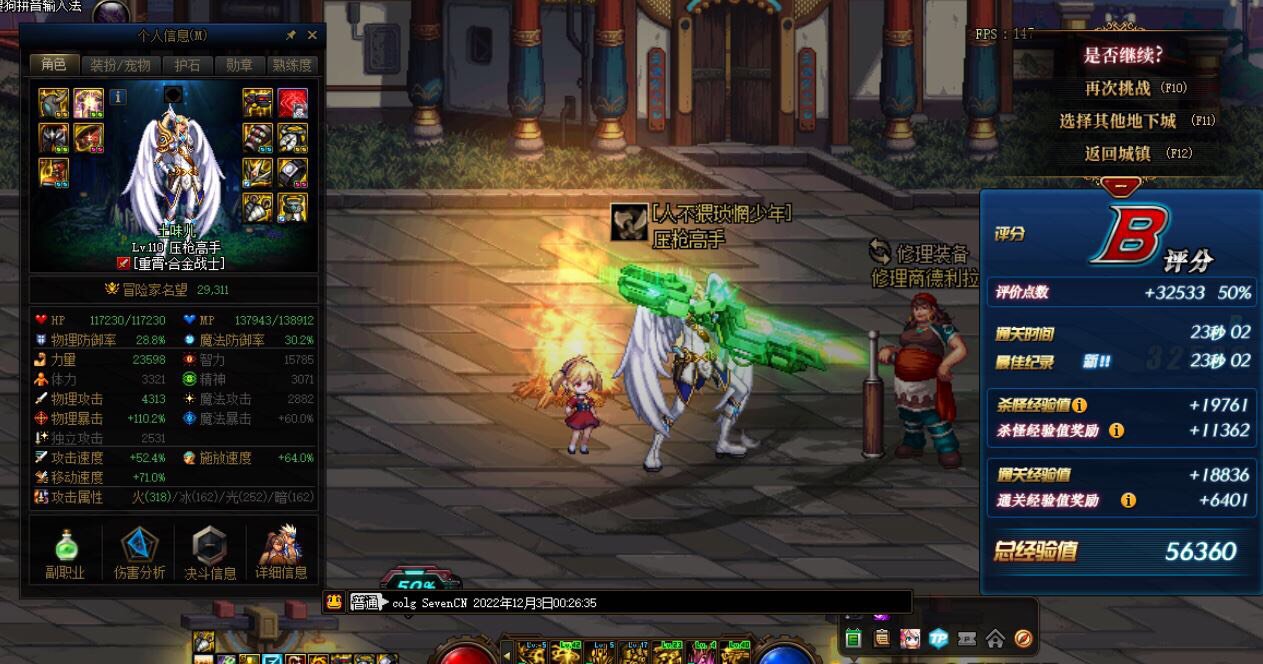Show the 勋章 tab

point(239,65)
